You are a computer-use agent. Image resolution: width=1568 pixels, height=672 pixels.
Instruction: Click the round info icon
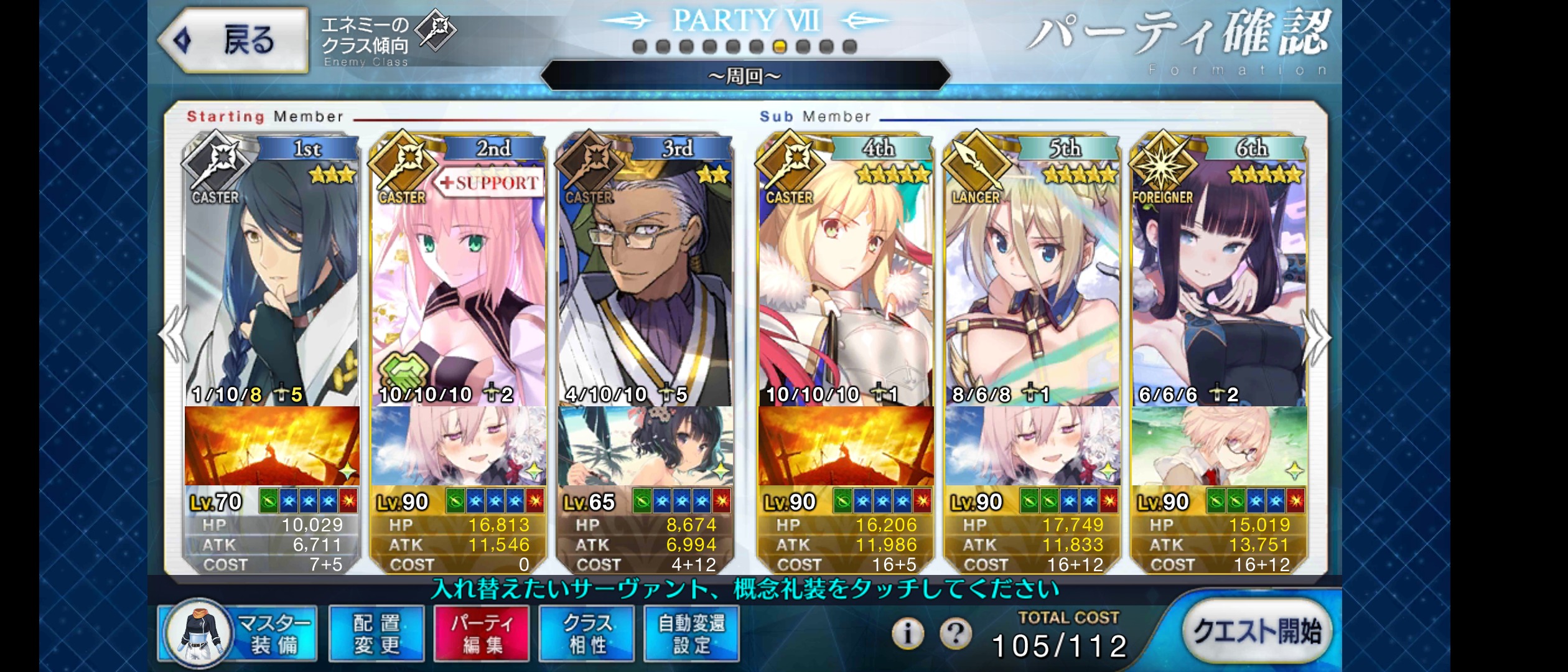pos(907,634)
